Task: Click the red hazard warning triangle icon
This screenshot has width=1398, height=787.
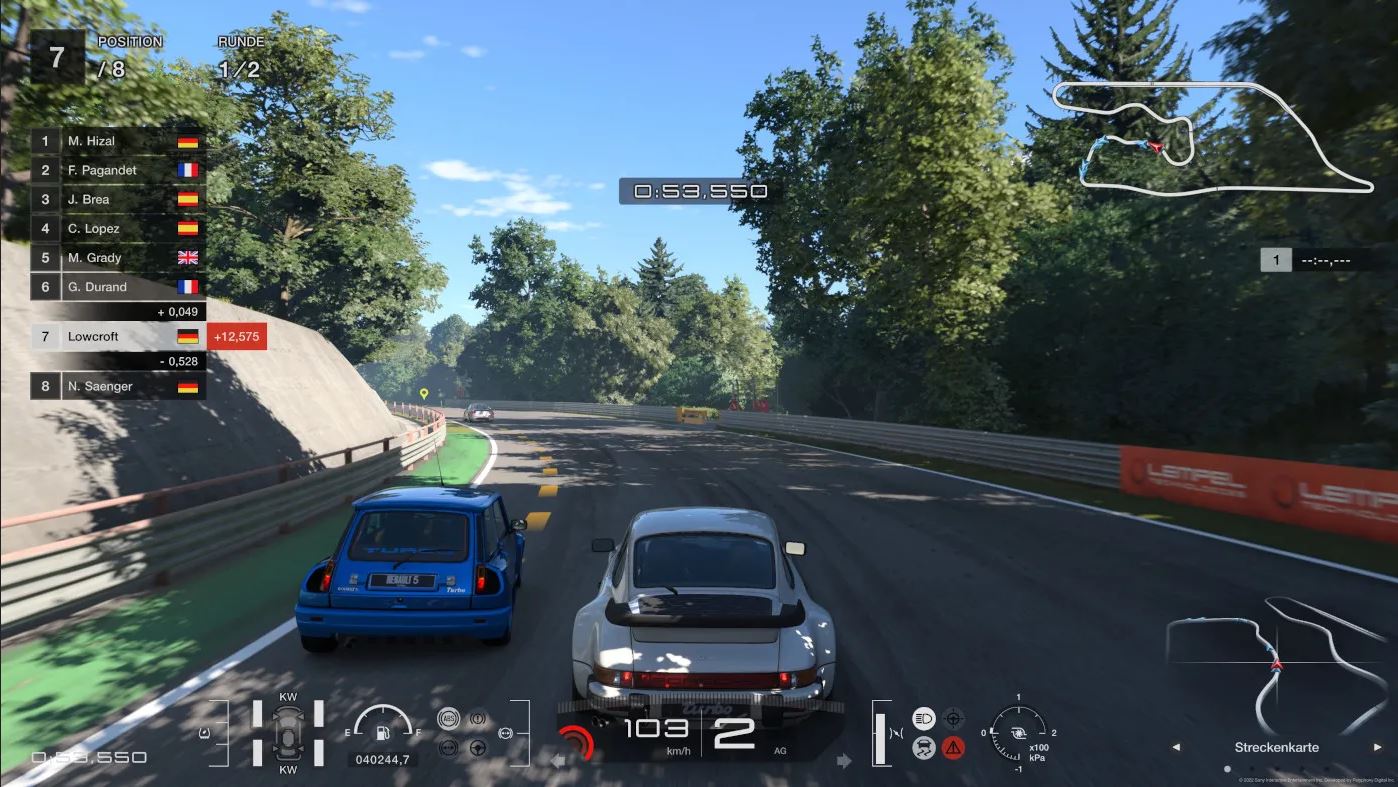Action: tap(953, 747)
